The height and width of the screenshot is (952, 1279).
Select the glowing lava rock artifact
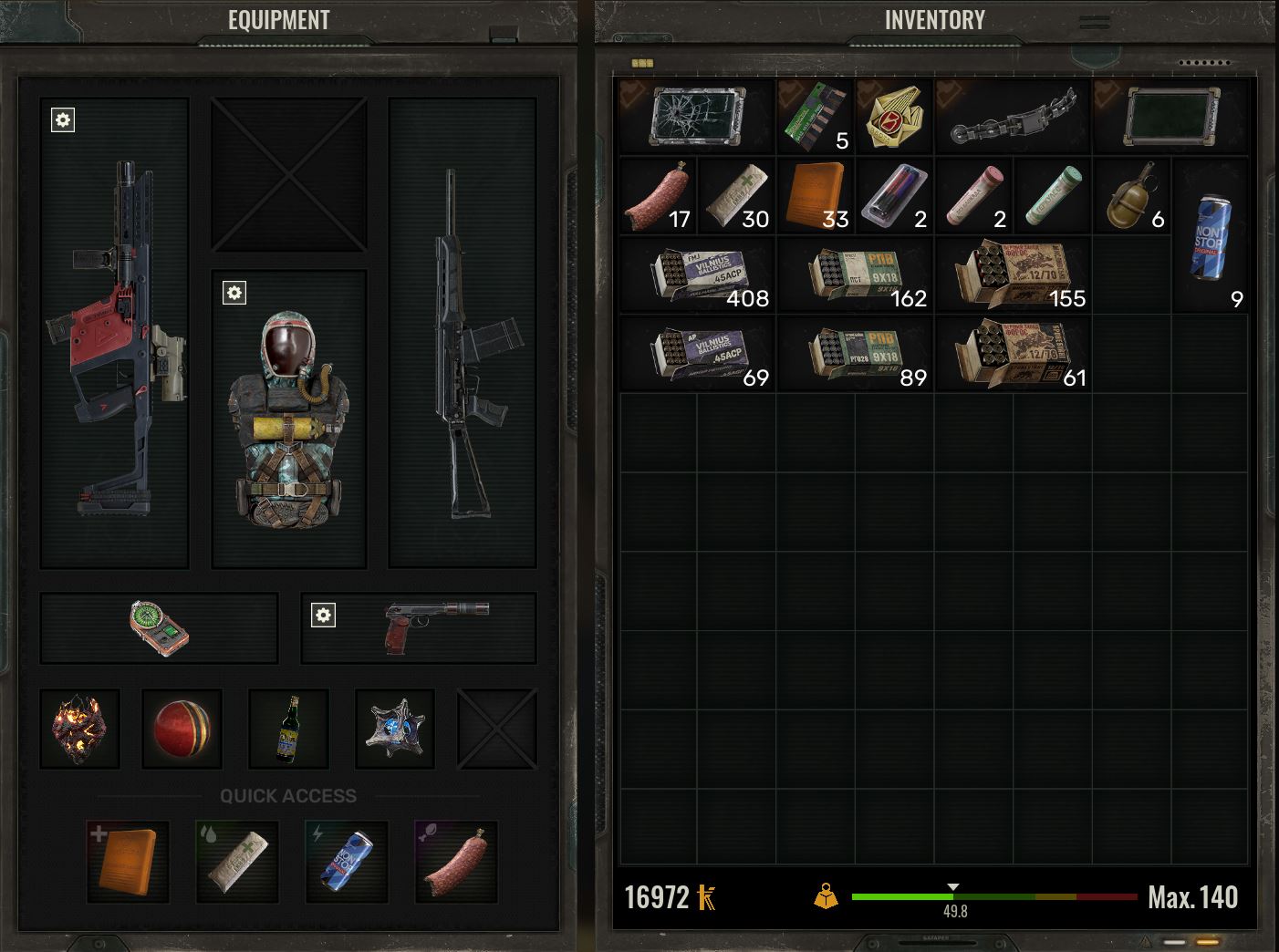coord(80,729)
